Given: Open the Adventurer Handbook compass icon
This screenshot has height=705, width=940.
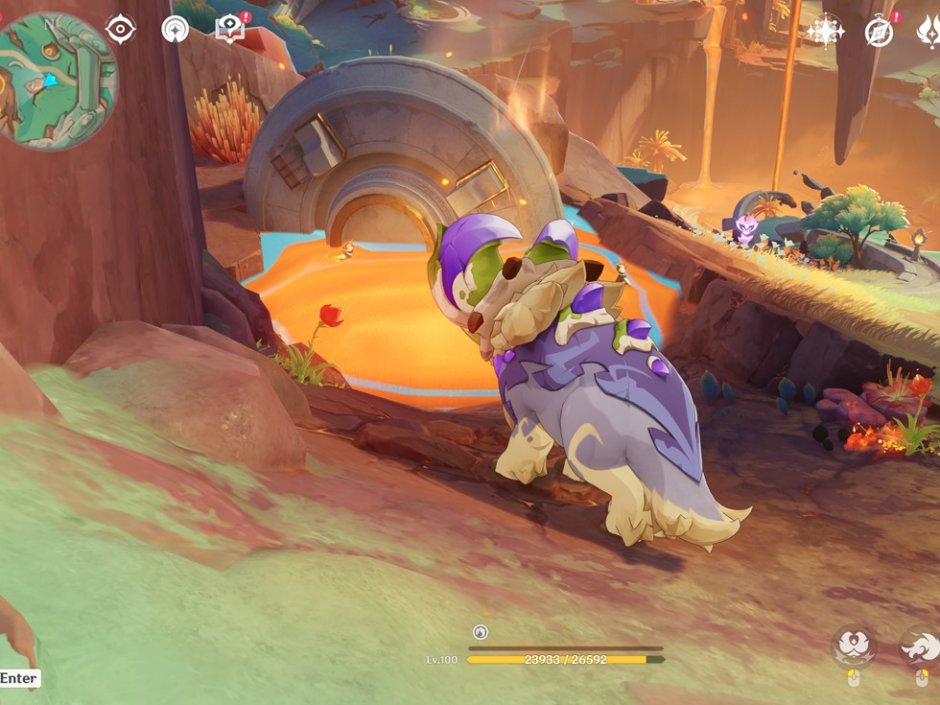Looking at the screenshot, I should tap(879, 32).
